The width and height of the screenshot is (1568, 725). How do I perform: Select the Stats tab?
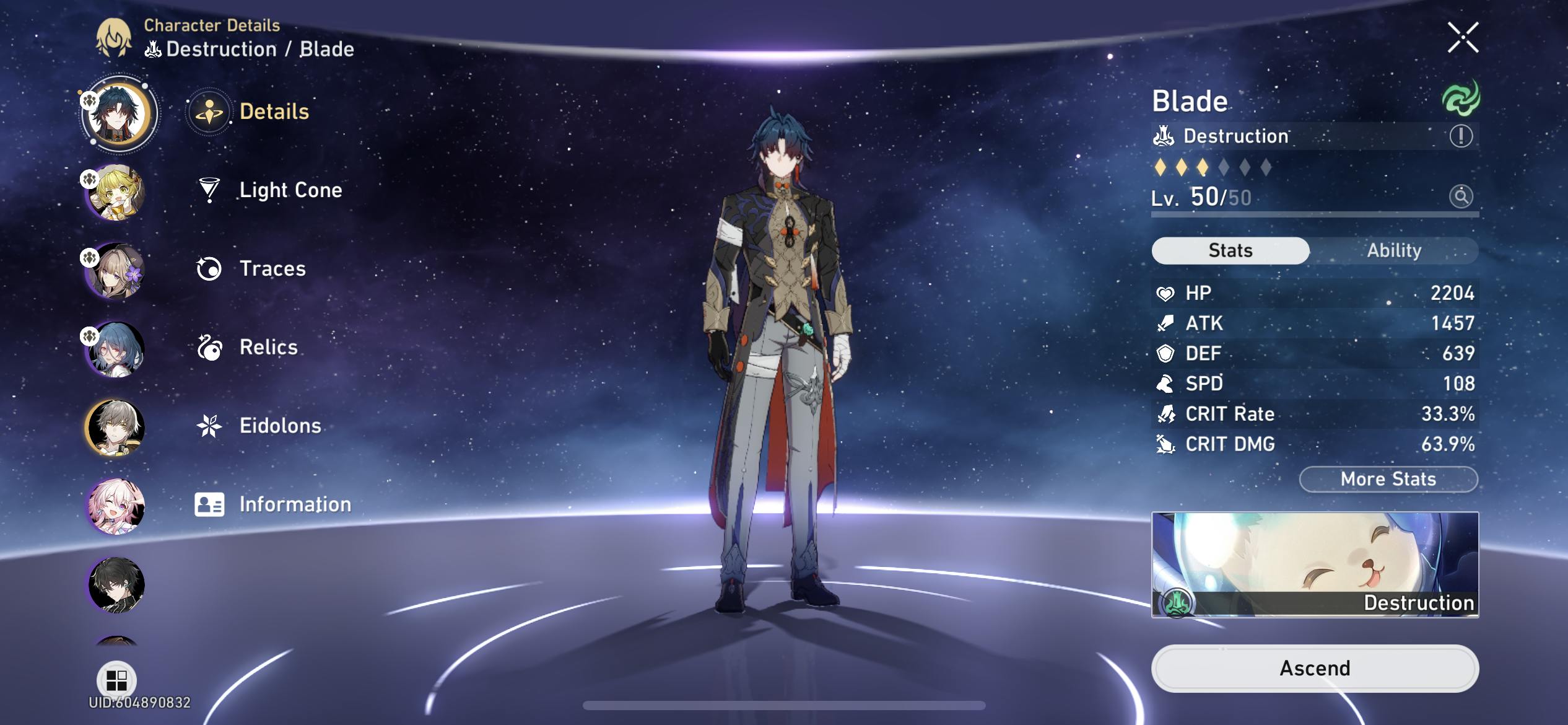[x=1230, y=250]
